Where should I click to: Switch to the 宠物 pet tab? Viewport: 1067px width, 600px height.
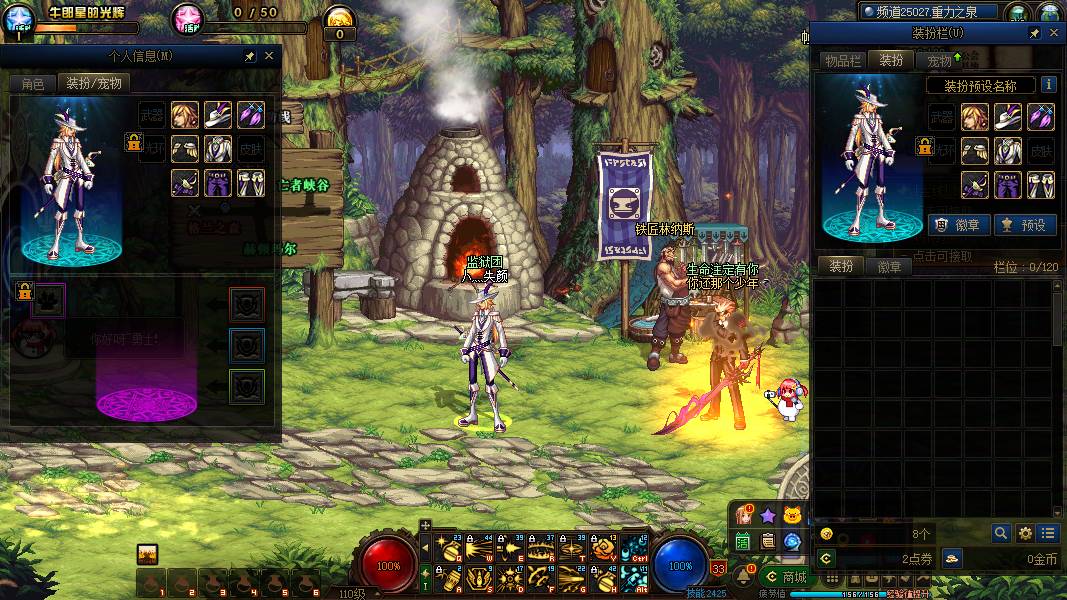point(941,60)
